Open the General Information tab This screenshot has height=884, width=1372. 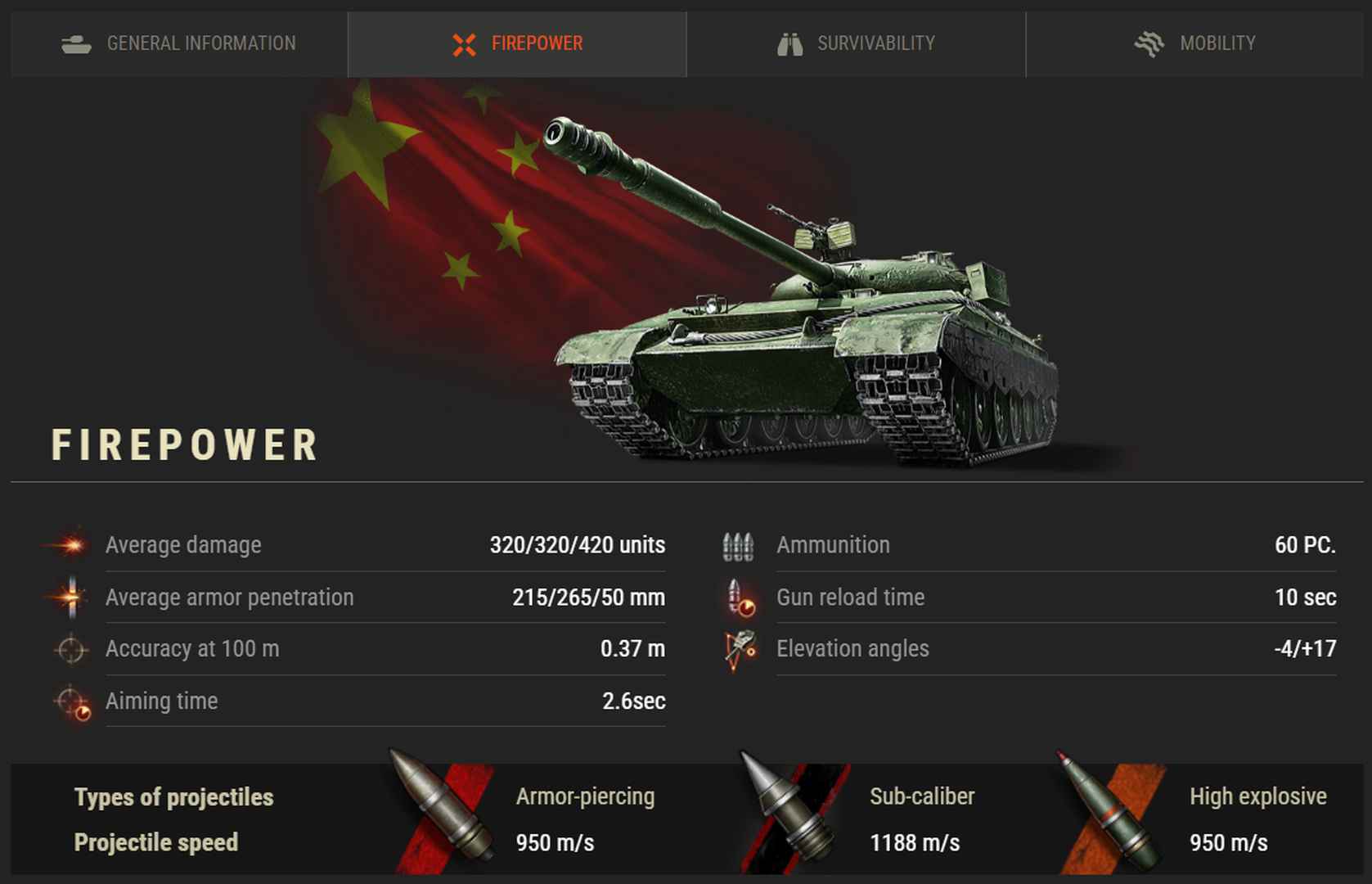coord(179,43)
